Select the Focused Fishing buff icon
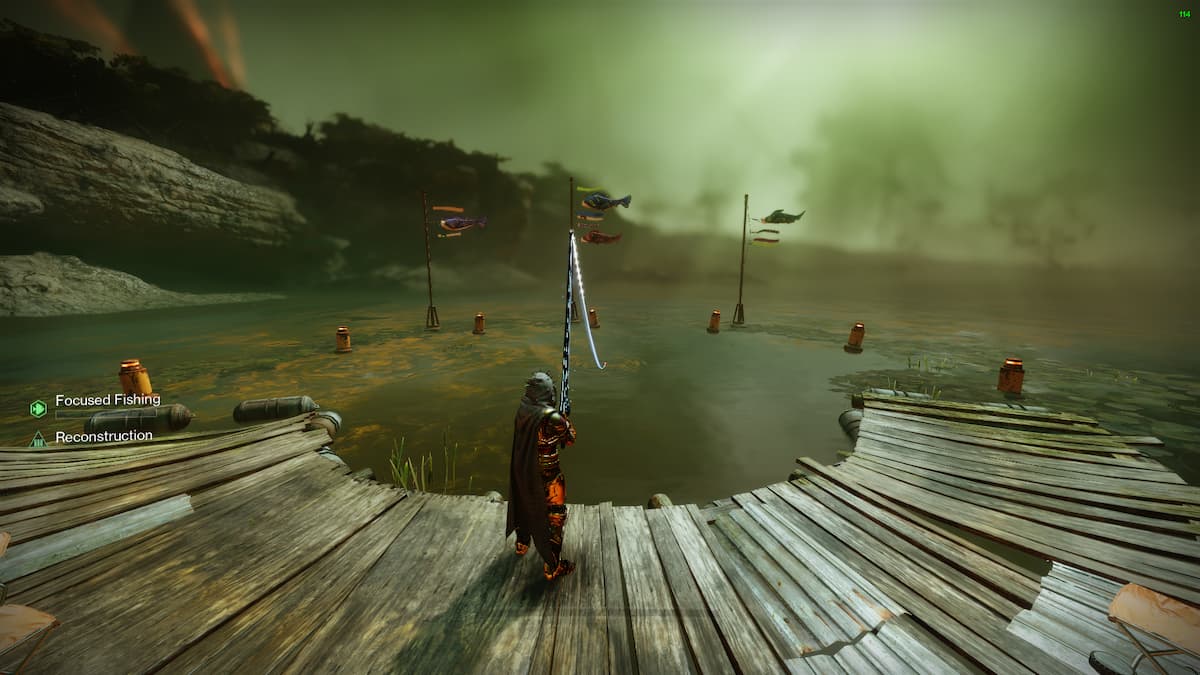The width and height of the screenshot is (1200, 675). [38, 407]
